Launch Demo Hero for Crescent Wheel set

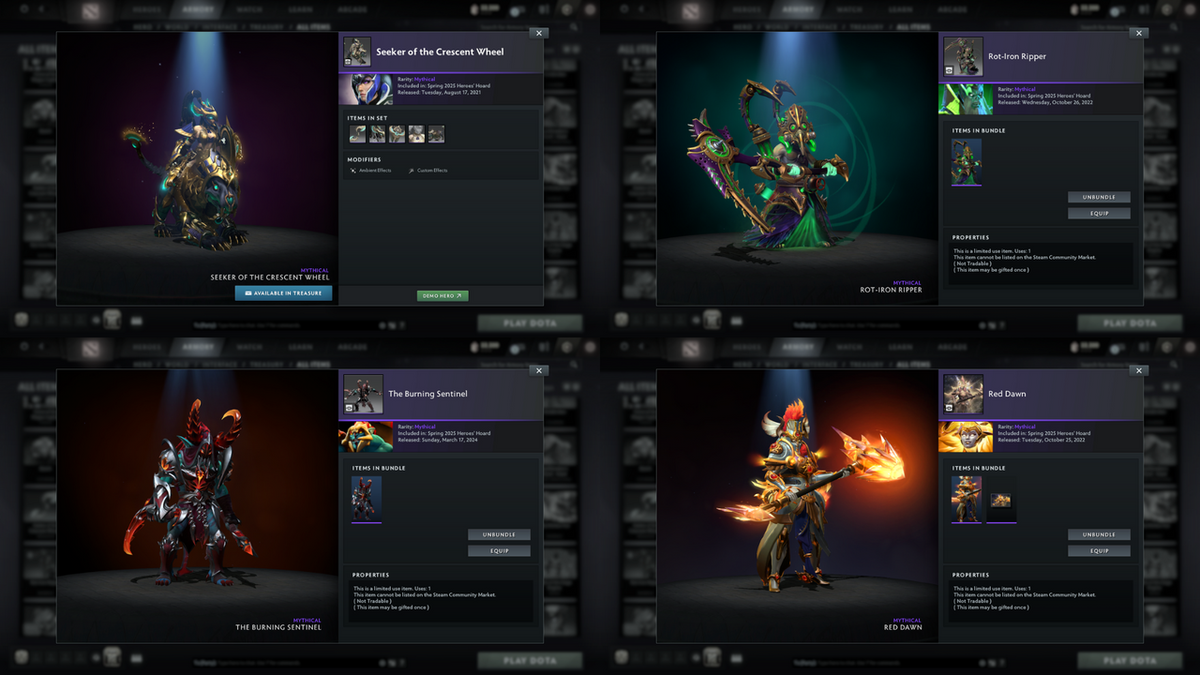coord(442,296)
